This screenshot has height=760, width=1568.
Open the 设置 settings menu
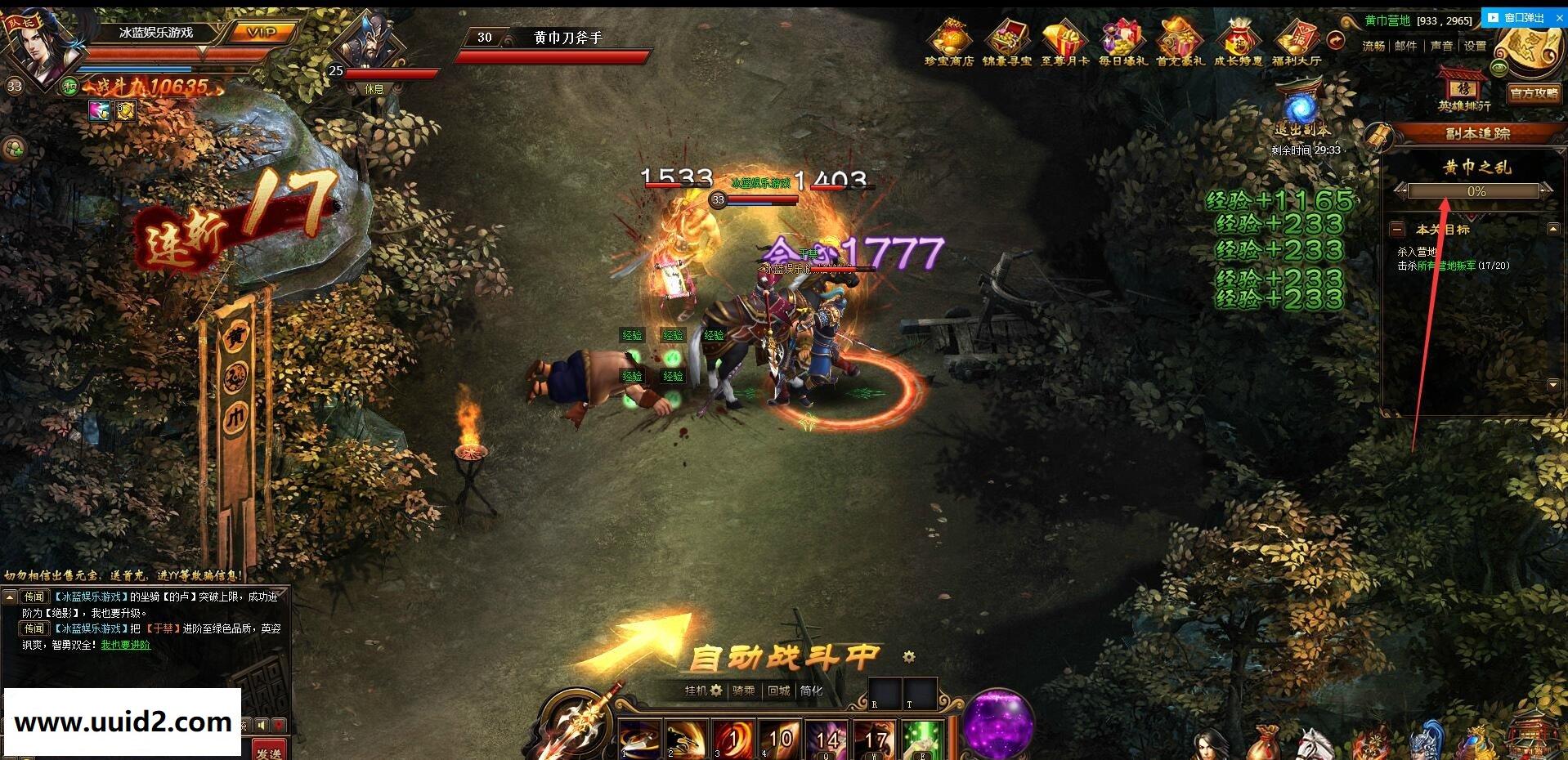[x=1475, y=46]
